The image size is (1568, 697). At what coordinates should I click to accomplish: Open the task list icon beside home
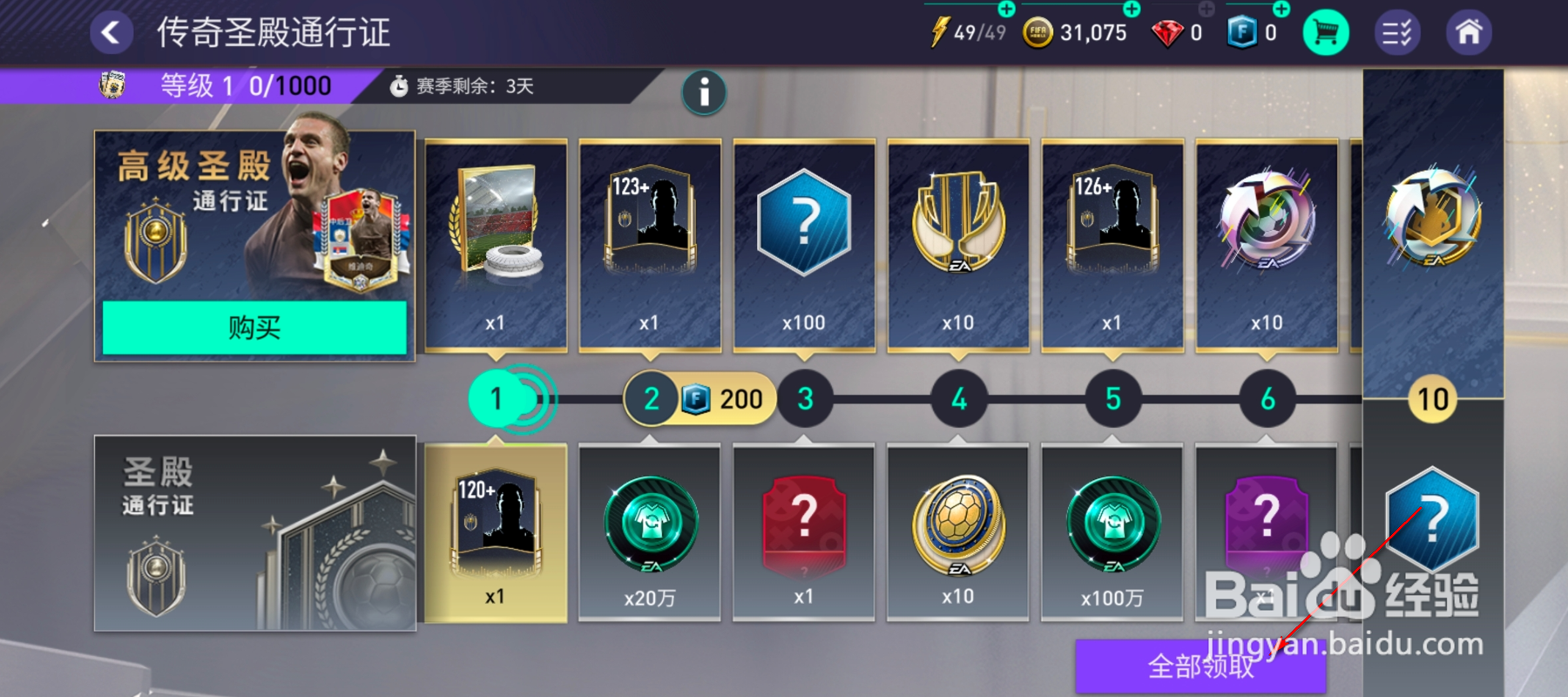pos(1398,32)
